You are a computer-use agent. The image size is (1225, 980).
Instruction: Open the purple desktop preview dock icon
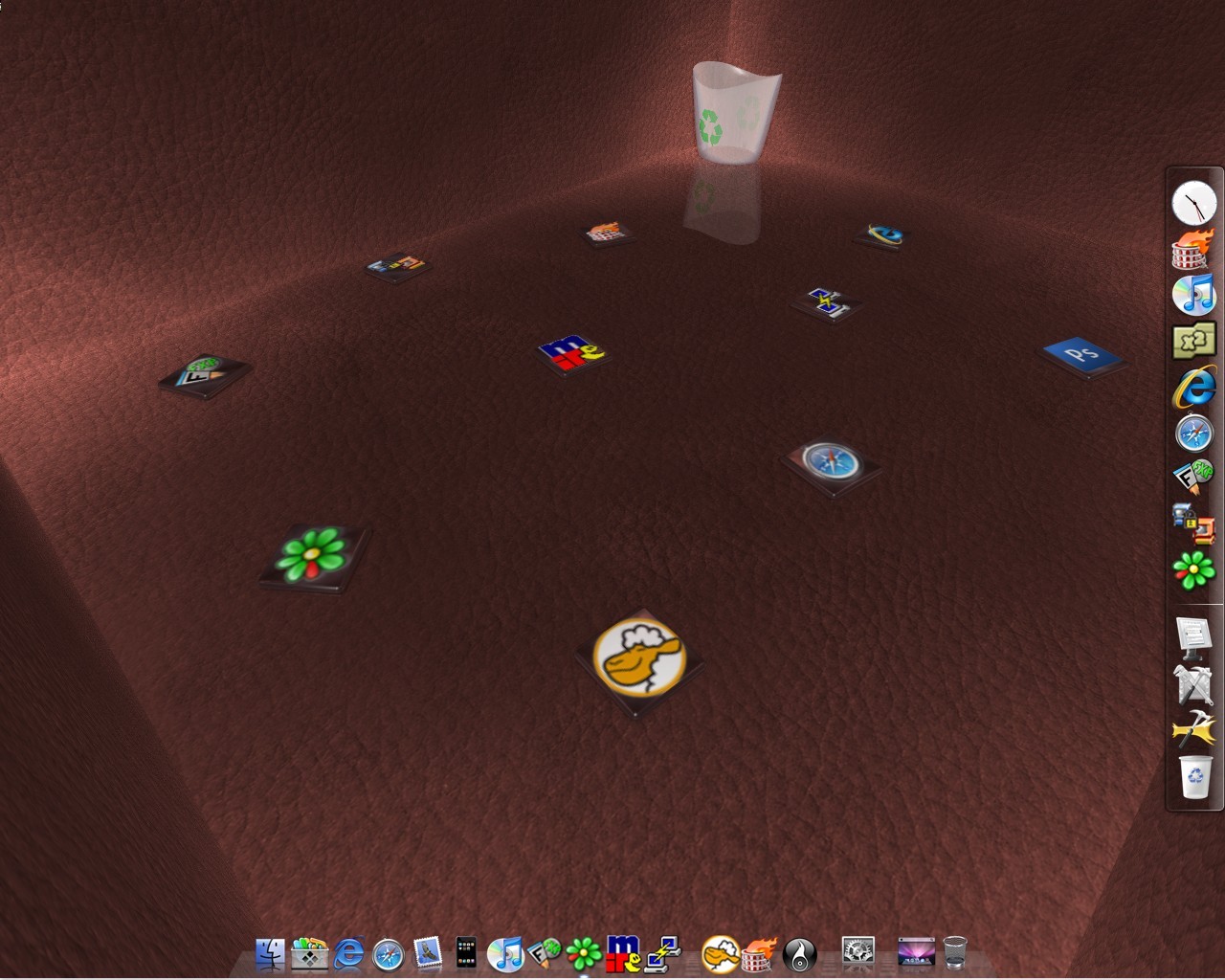[x=916, y=951]
